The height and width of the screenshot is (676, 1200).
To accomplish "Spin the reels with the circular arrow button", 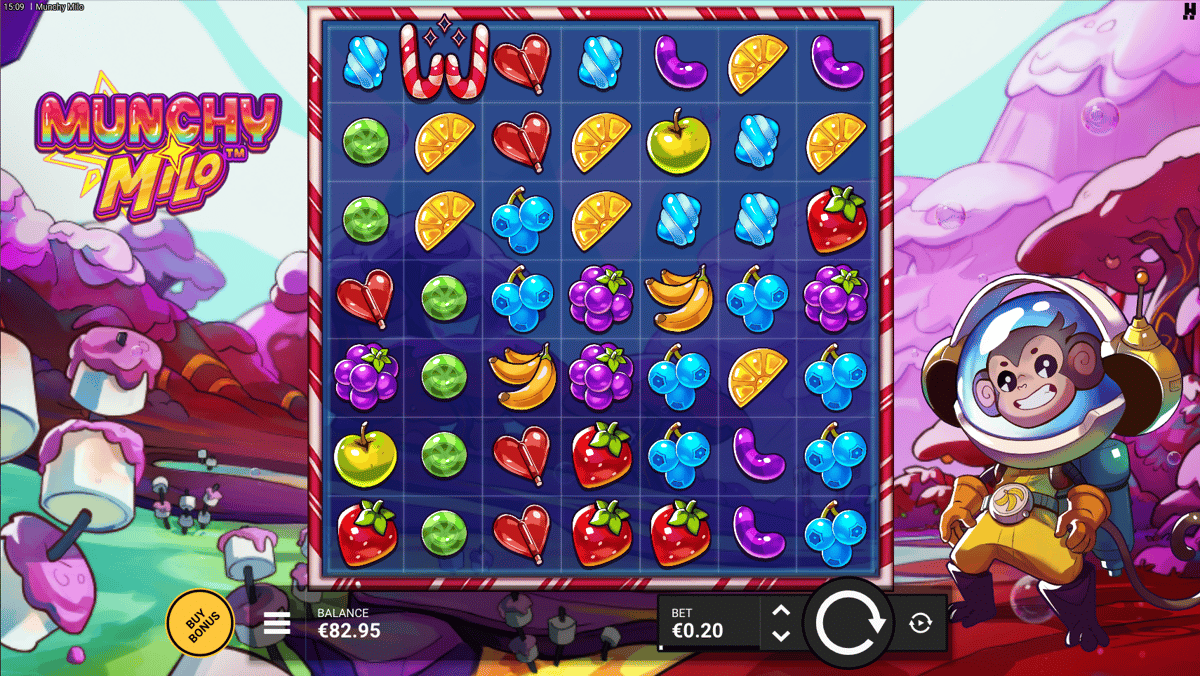I will point(850,623).
